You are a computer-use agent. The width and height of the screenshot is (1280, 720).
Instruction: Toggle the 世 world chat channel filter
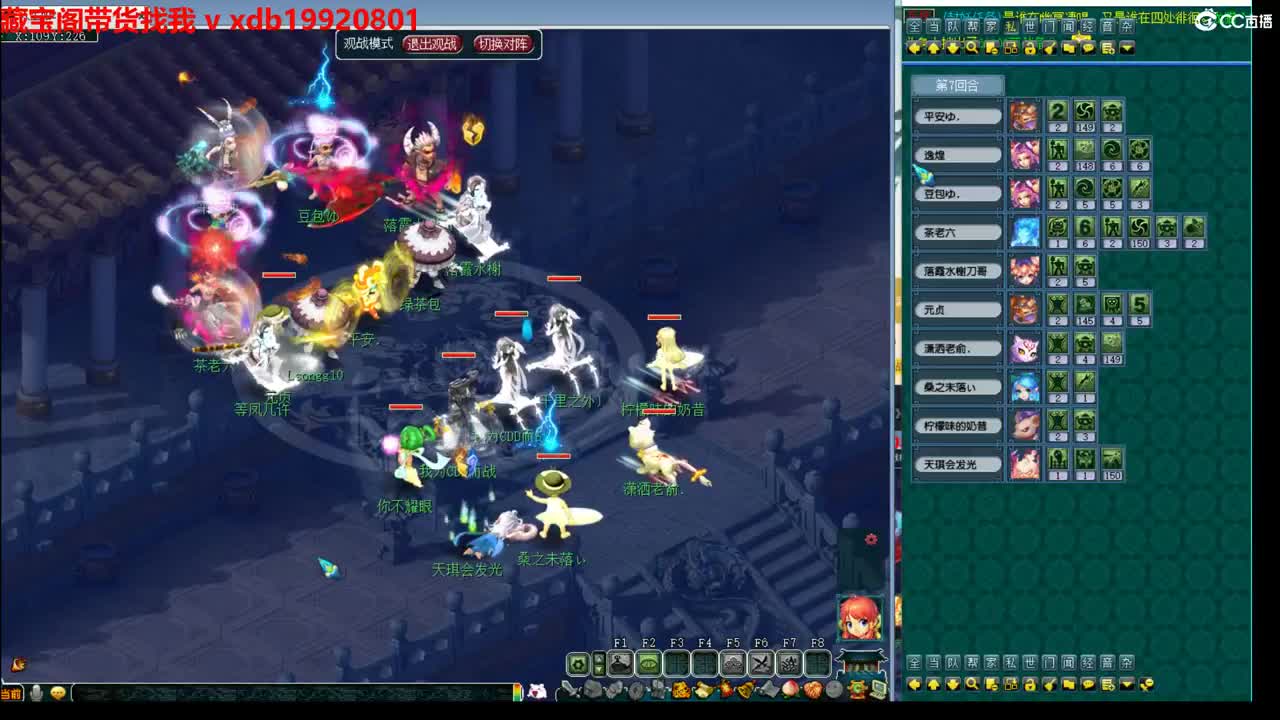click(1028, 27)
